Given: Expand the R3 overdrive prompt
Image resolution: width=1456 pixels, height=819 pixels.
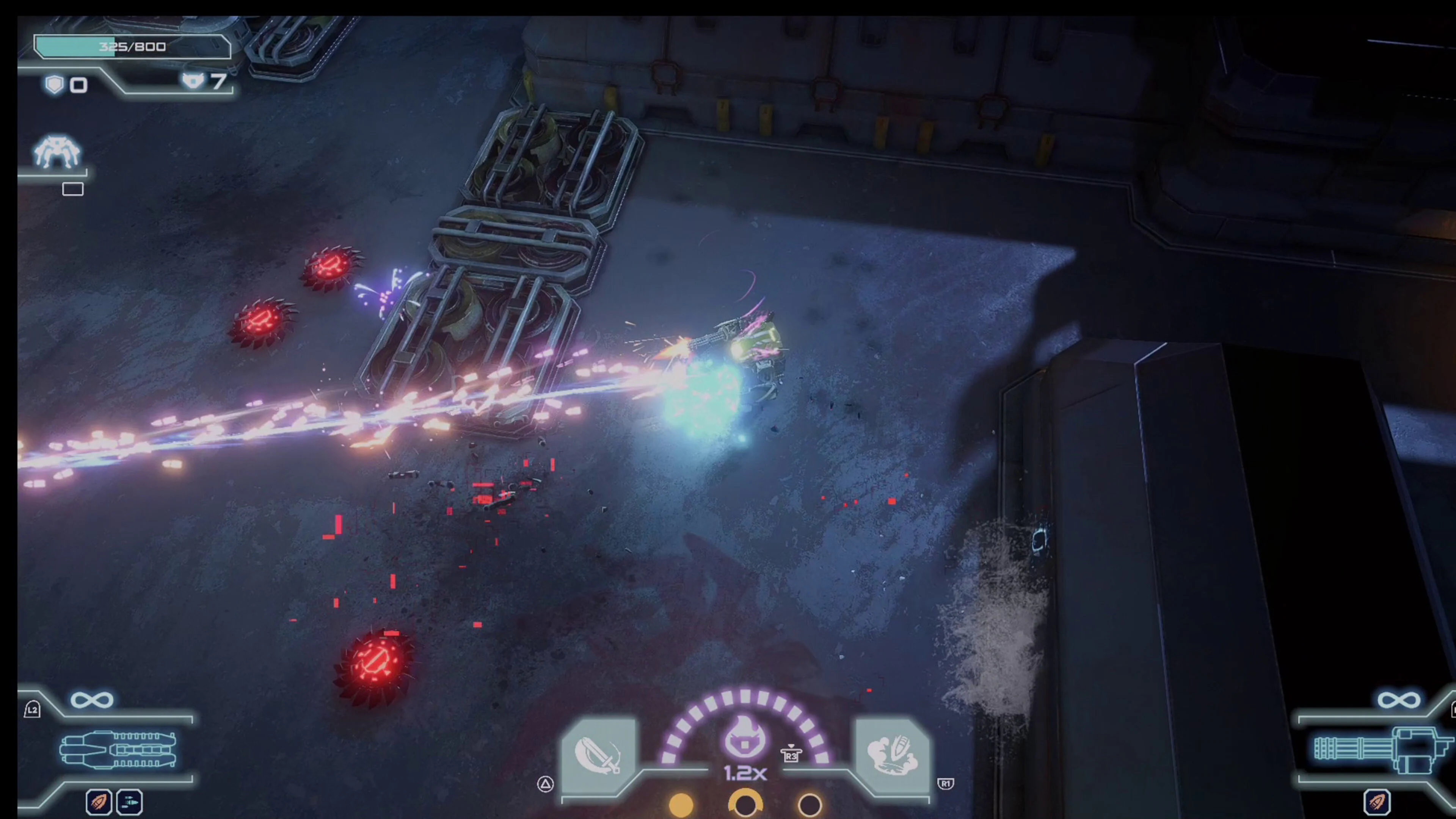Looking at the screenshot, I should click(x=791, y=755).
